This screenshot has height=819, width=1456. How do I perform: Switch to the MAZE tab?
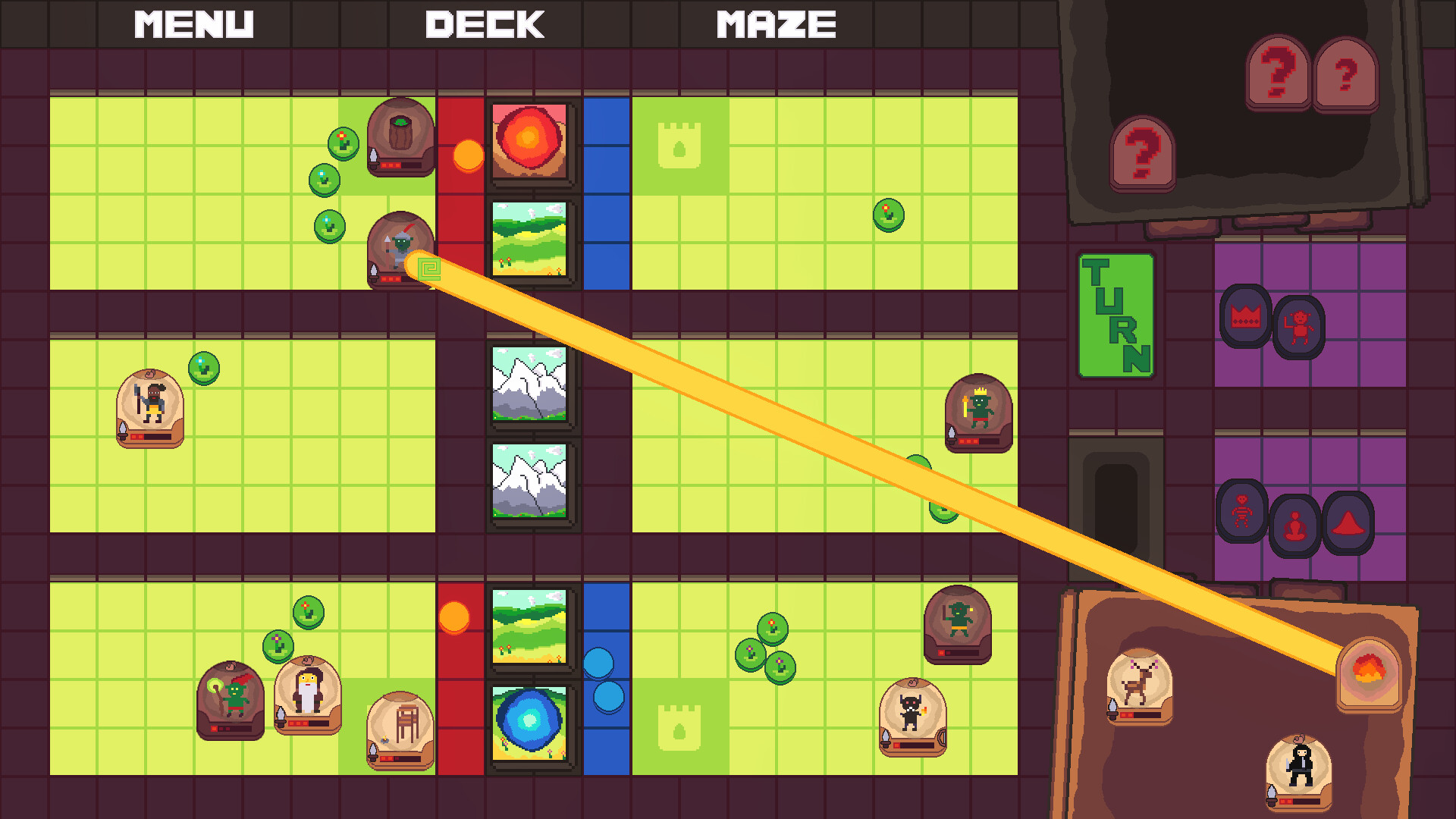tap(775, 23)
